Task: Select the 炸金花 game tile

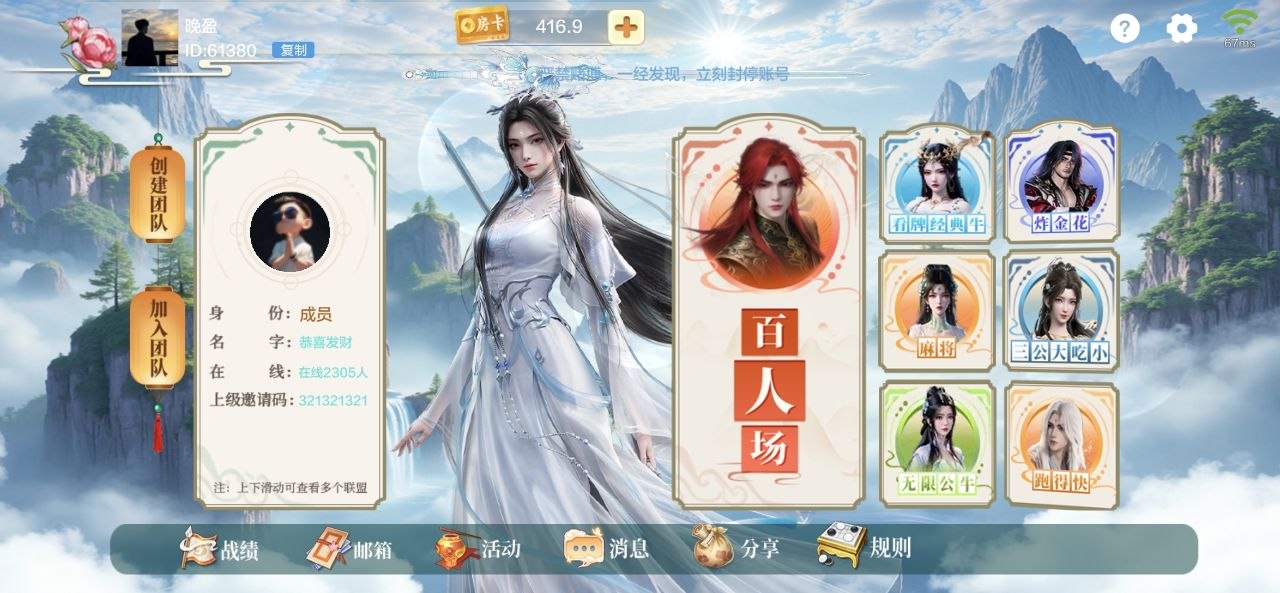Action: tap(1062, 180)
